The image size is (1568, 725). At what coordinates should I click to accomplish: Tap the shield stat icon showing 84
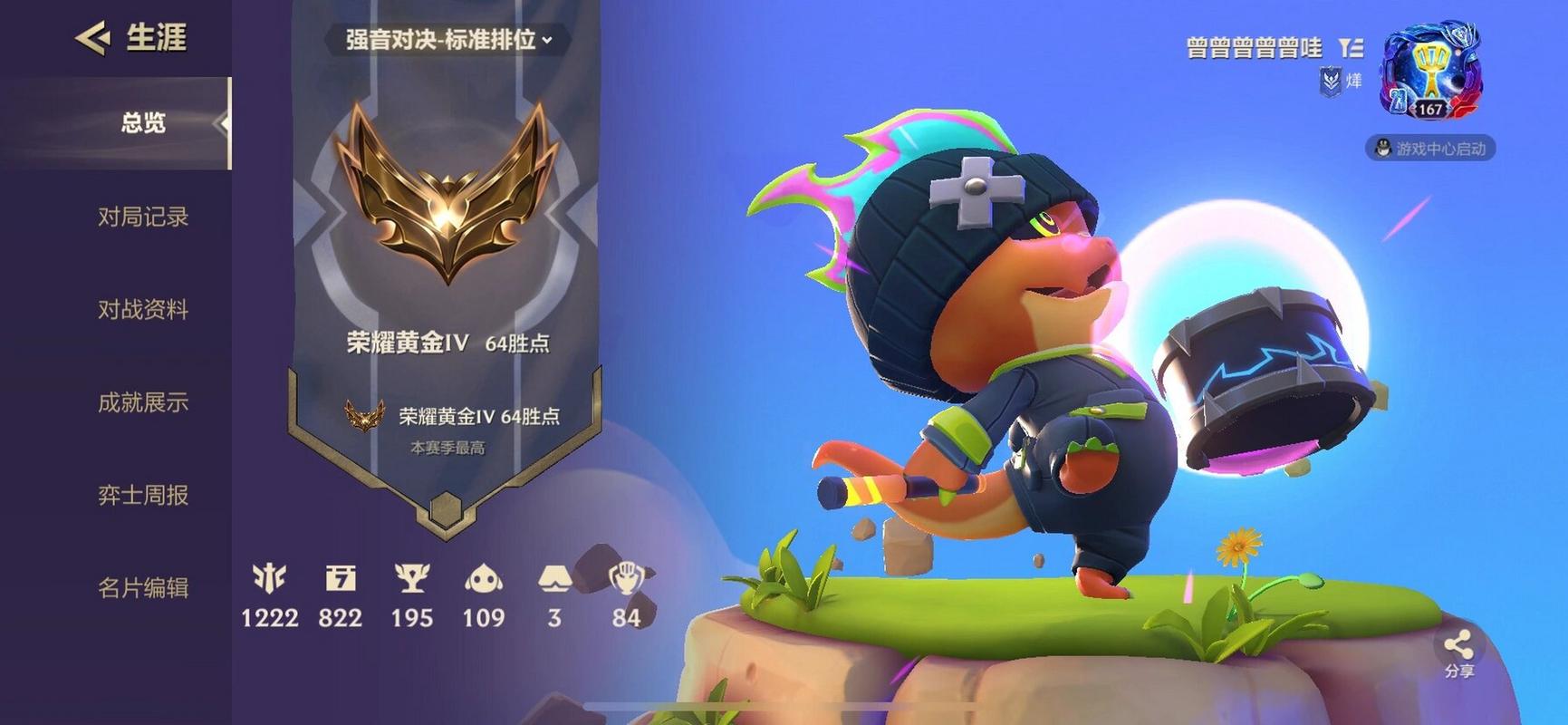pyautogui.click(x=626, y=578)
